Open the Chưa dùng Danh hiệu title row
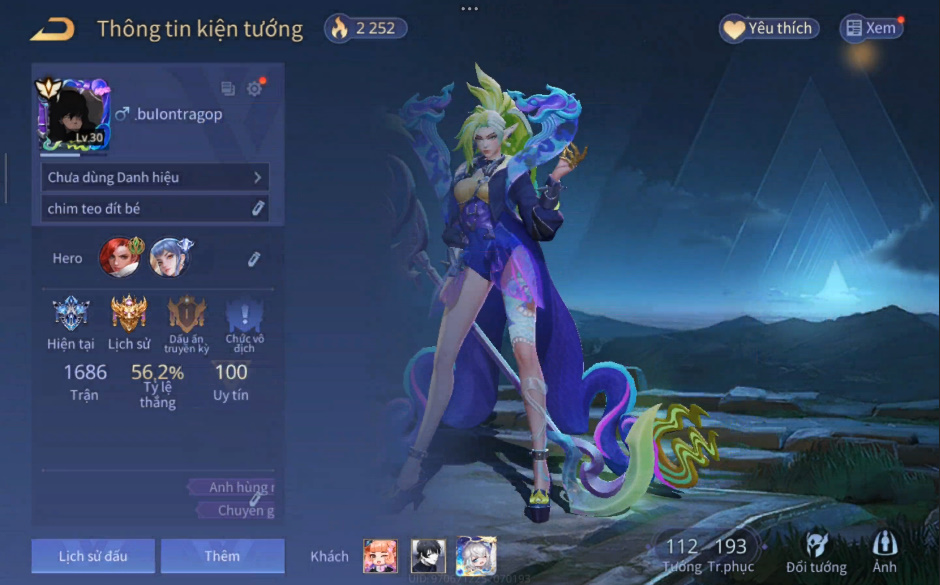This screenshot has height=585, width=940. 156,177
